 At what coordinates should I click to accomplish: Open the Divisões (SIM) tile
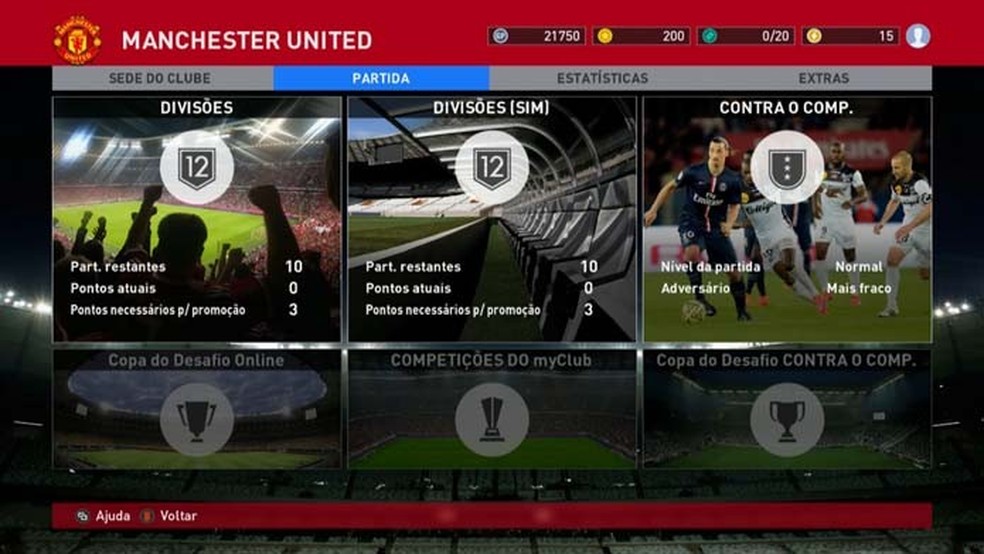491,220
